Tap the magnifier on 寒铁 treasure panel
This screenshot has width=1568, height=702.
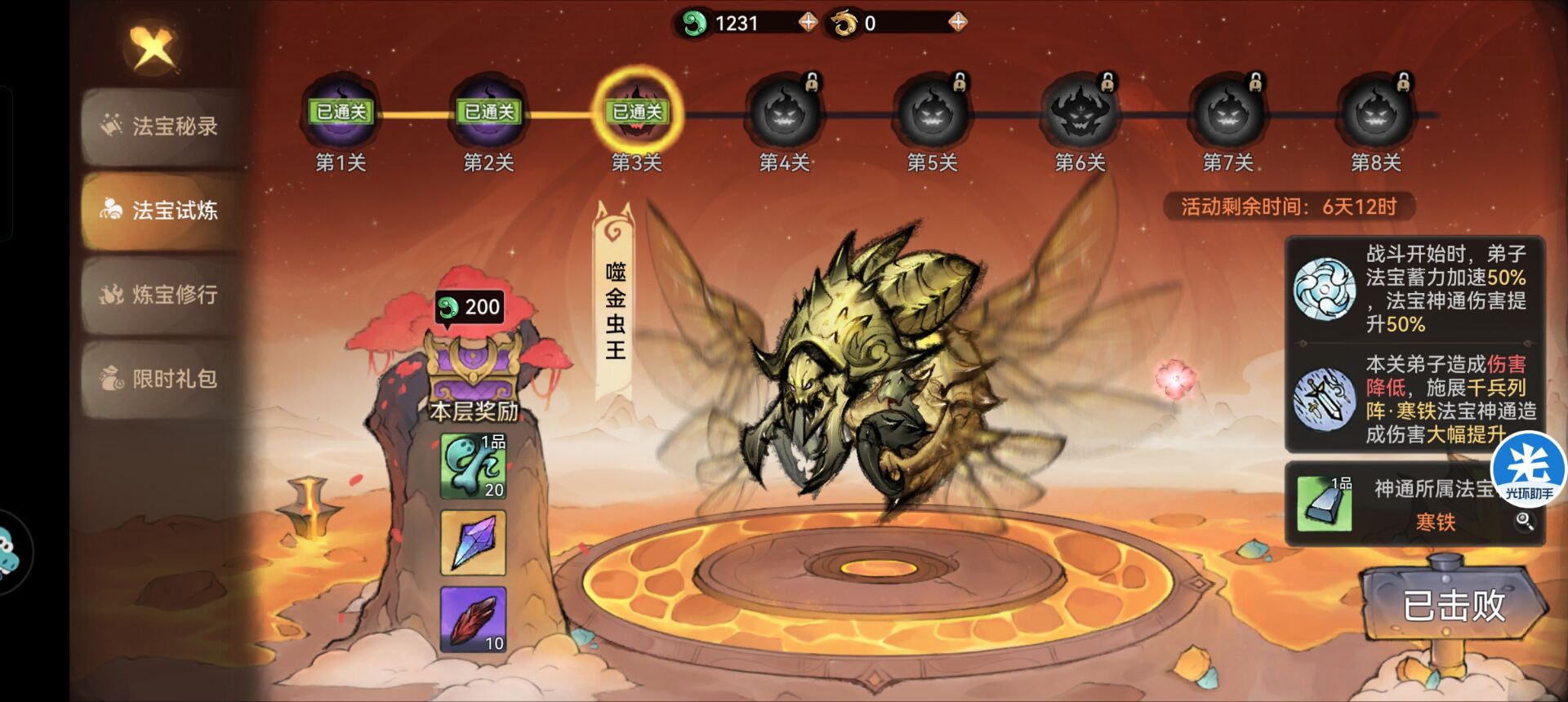[1524, 521]
